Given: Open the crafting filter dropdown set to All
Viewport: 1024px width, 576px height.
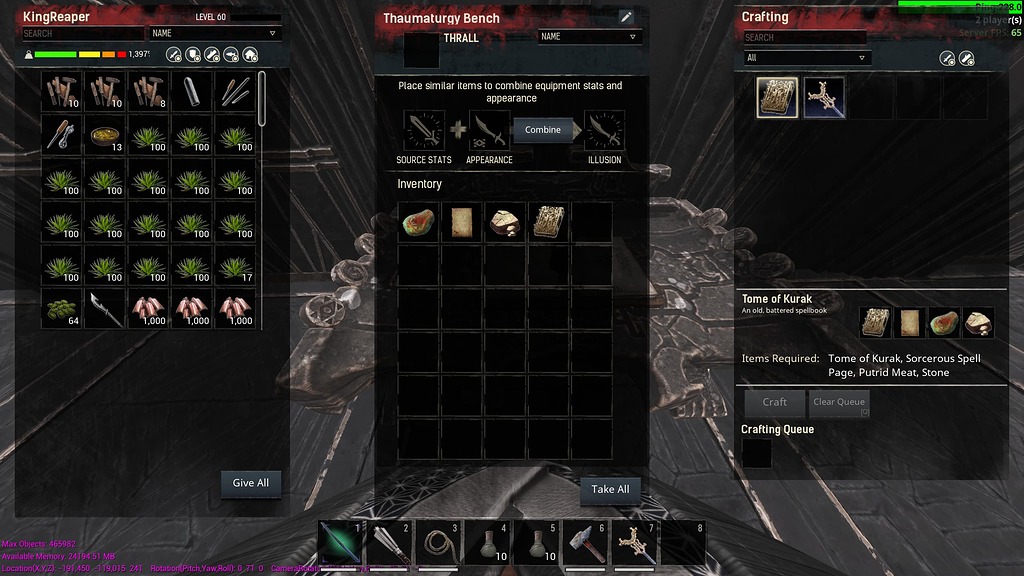Looking at the screenshot, I should [x=808, y=58].
